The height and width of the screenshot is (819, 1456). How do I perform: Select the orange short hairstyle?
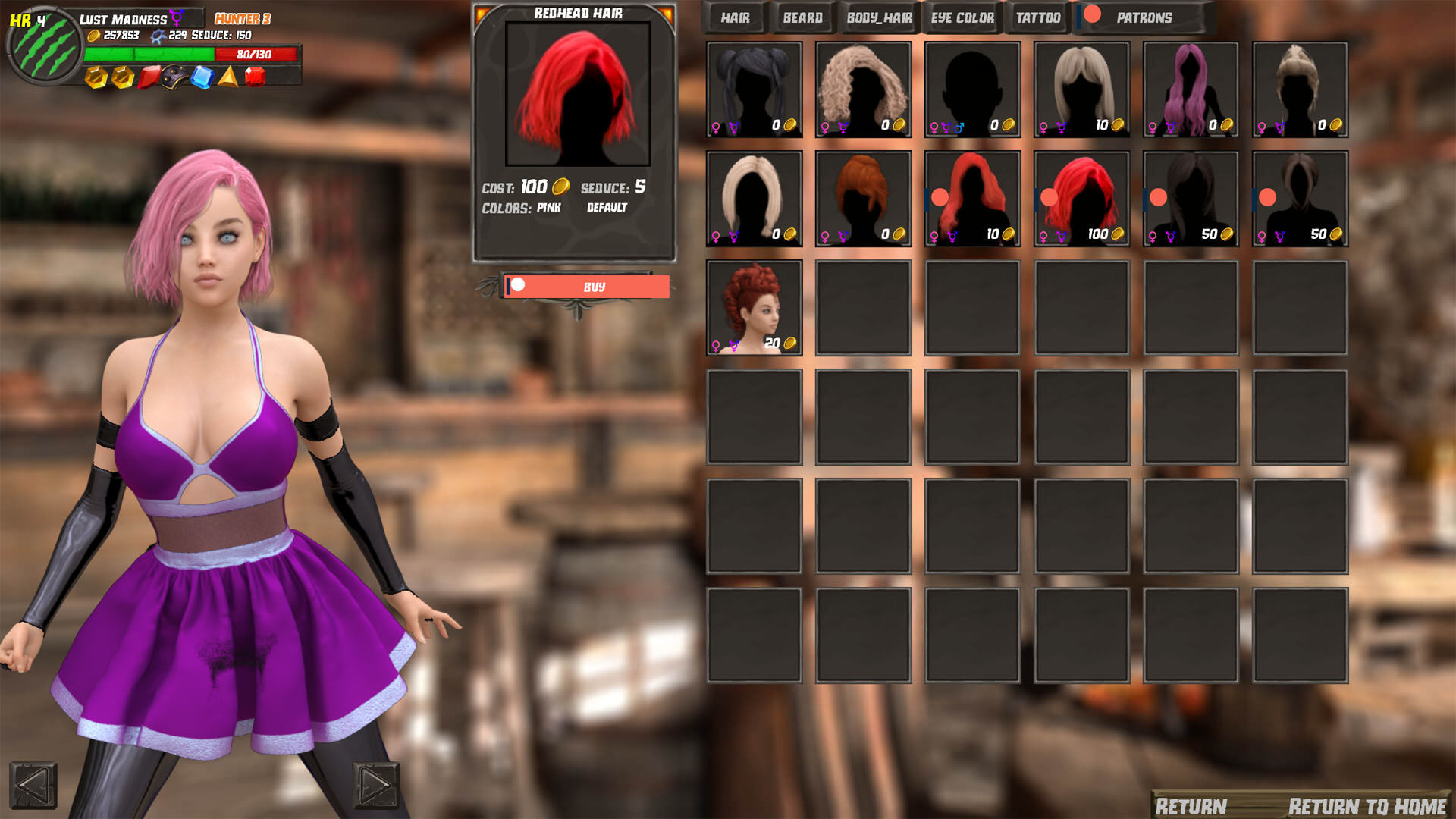(x=863, y=199)
